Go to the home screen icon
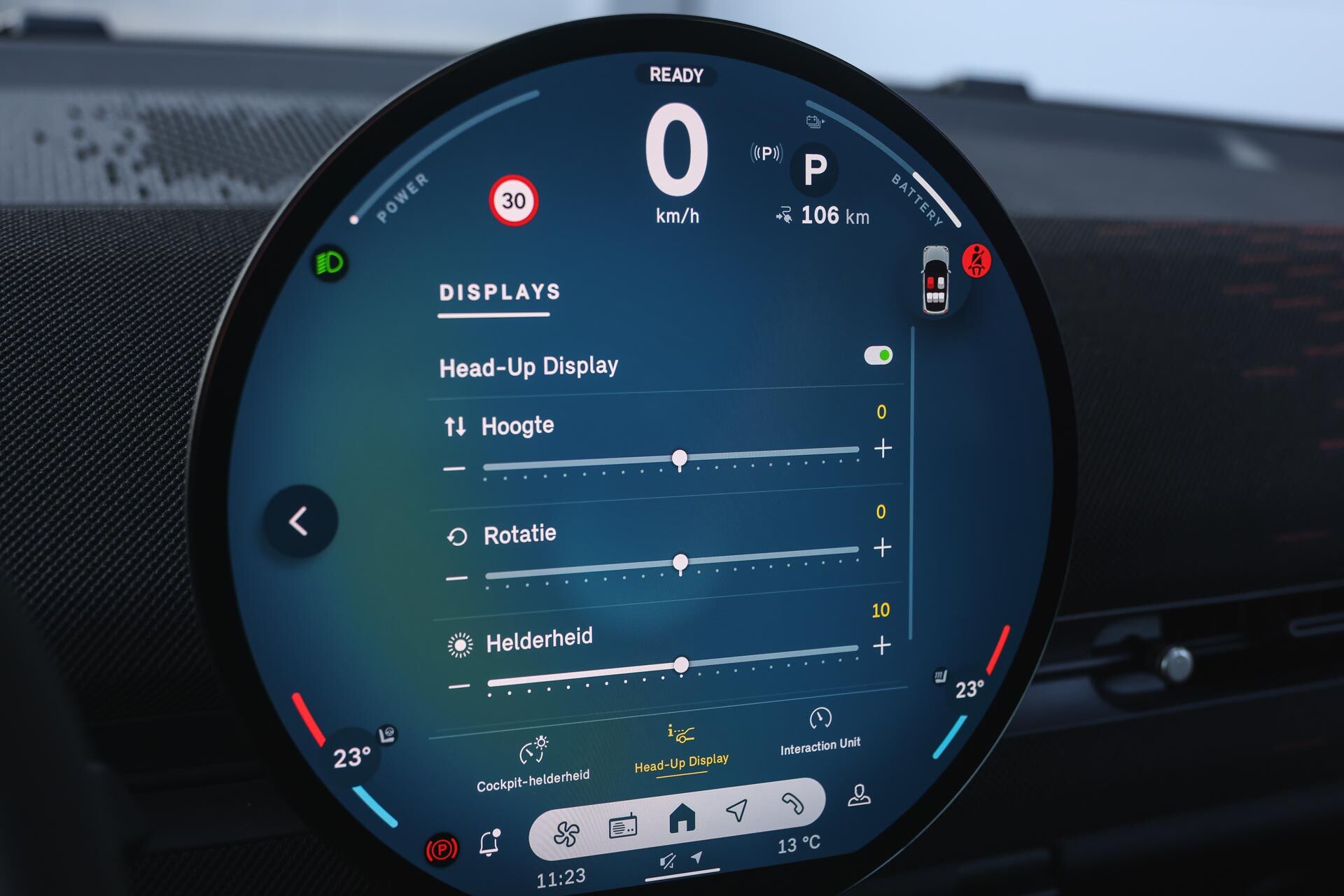The width and height of the screenshot is (1344, 896). click(682, 818)
